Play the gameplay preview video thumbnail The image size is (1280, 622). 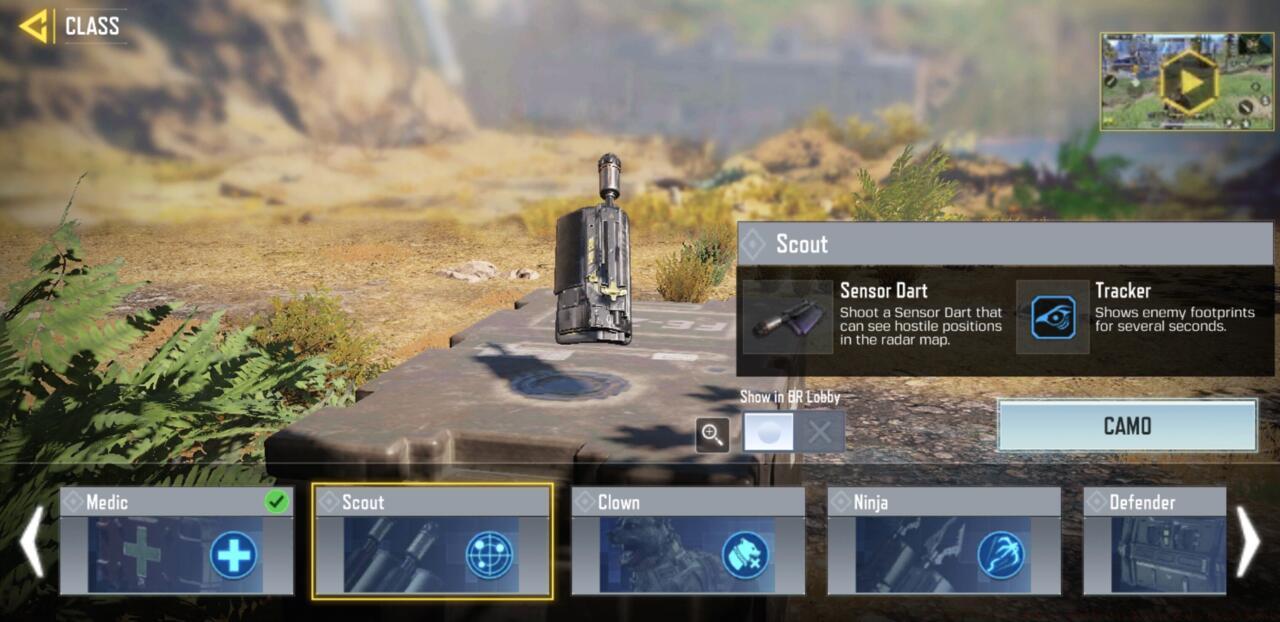click(x=1187, y=82)
